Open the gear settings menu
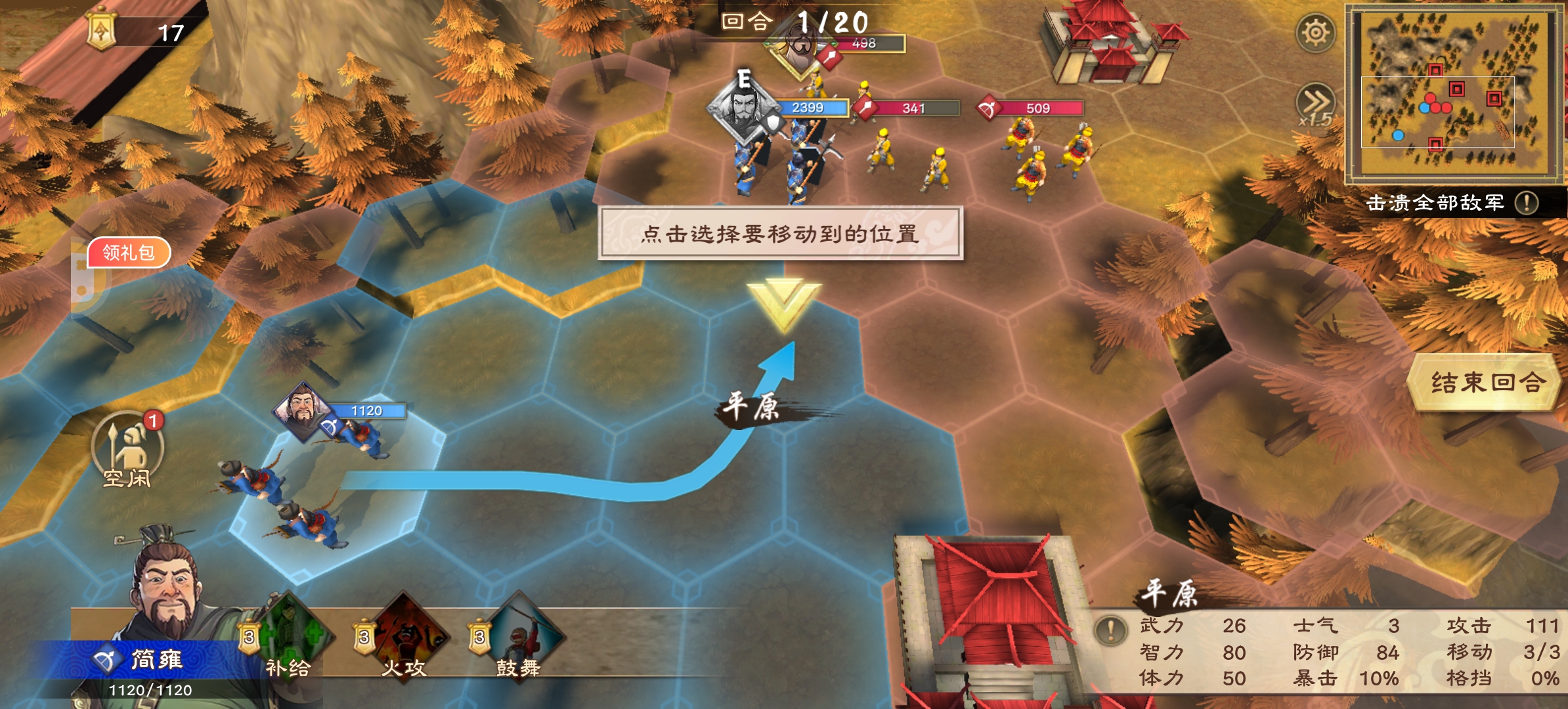This screenshot has width=1568, height=709. click(x=1315, y=33)
